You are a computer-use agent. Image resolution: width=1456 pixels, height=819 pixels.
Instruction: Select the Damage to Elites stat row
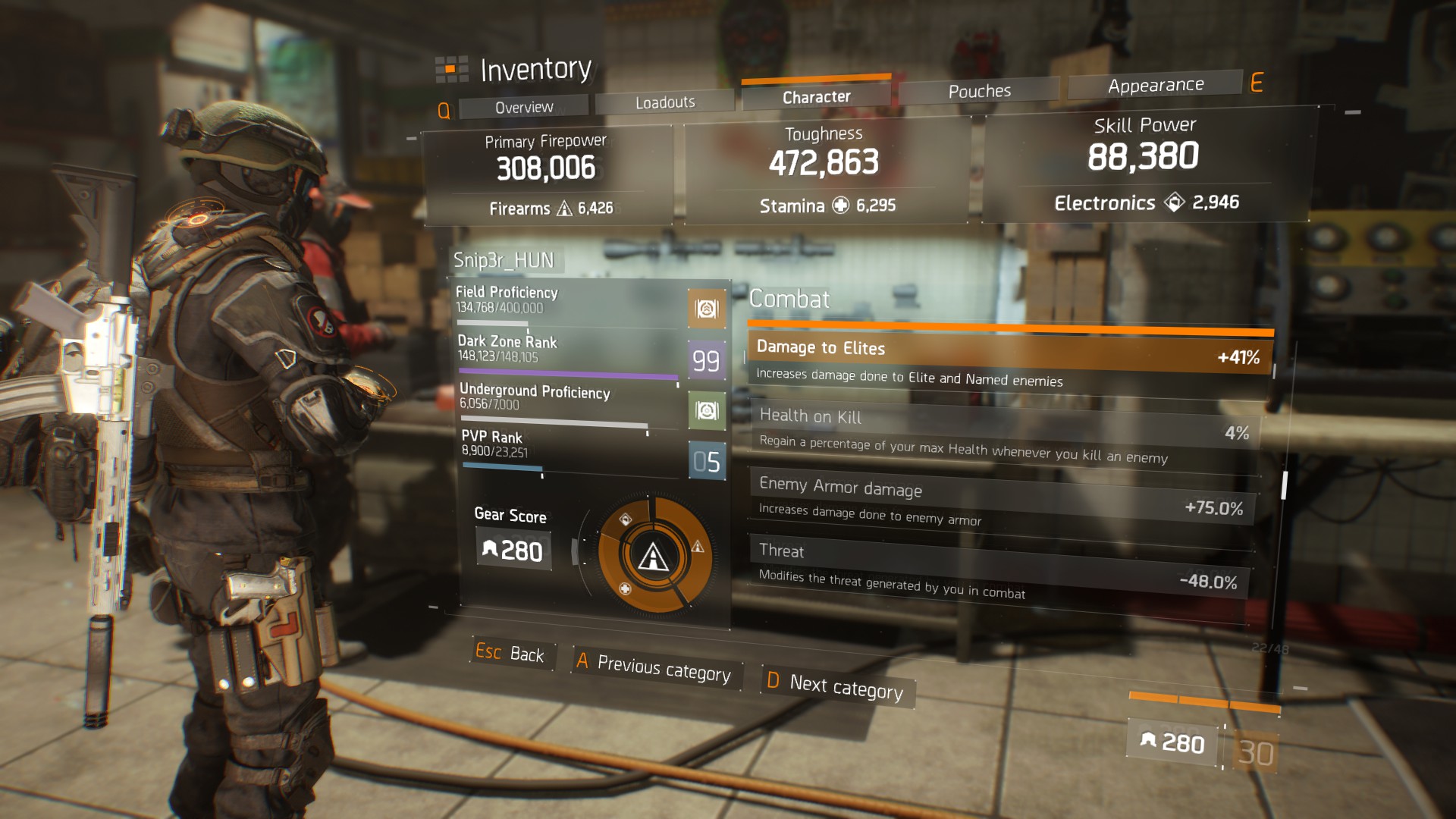coord(1009,362)
